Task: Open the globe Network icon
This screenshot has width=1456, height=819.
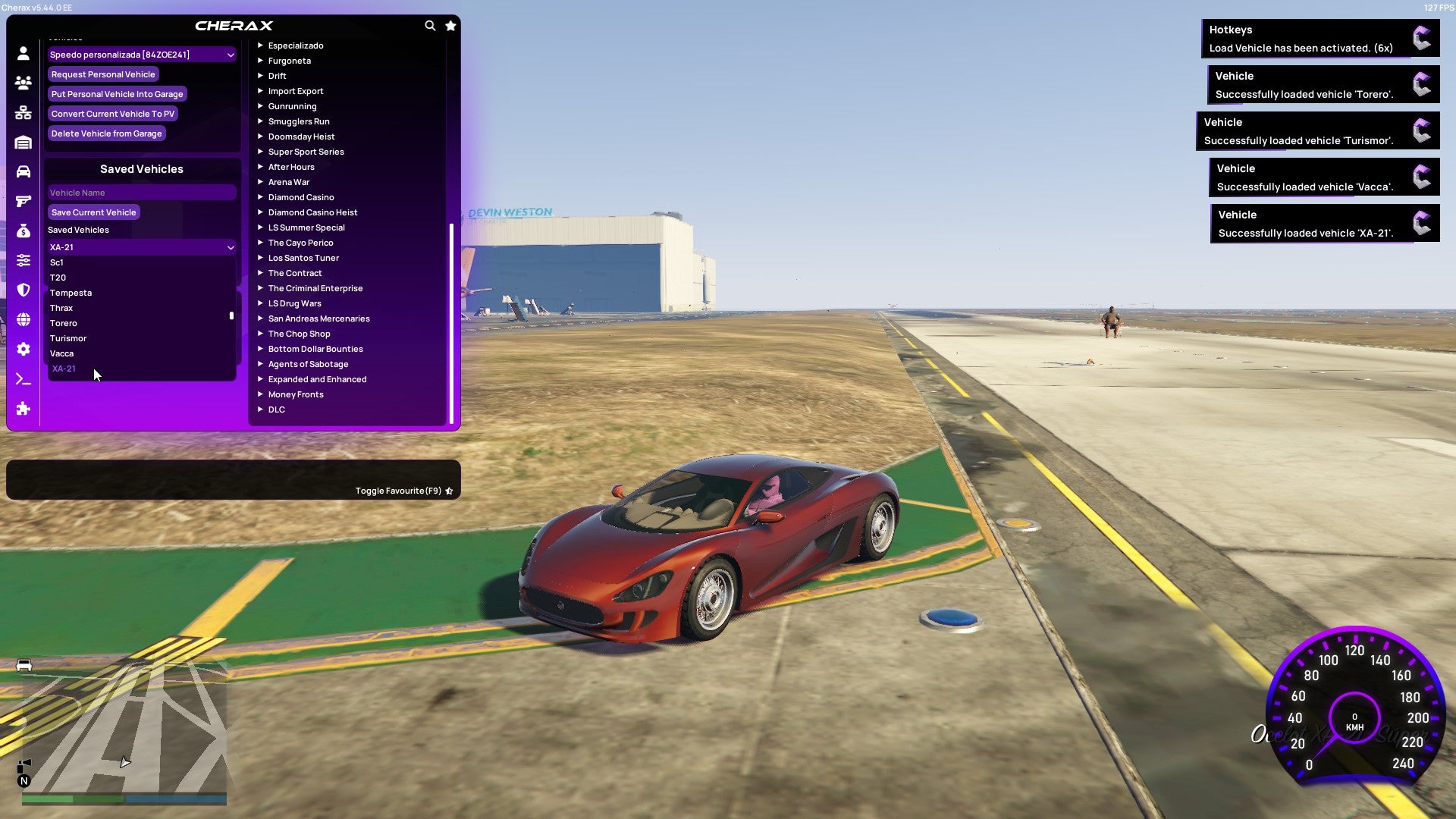Action: [23, 319]
